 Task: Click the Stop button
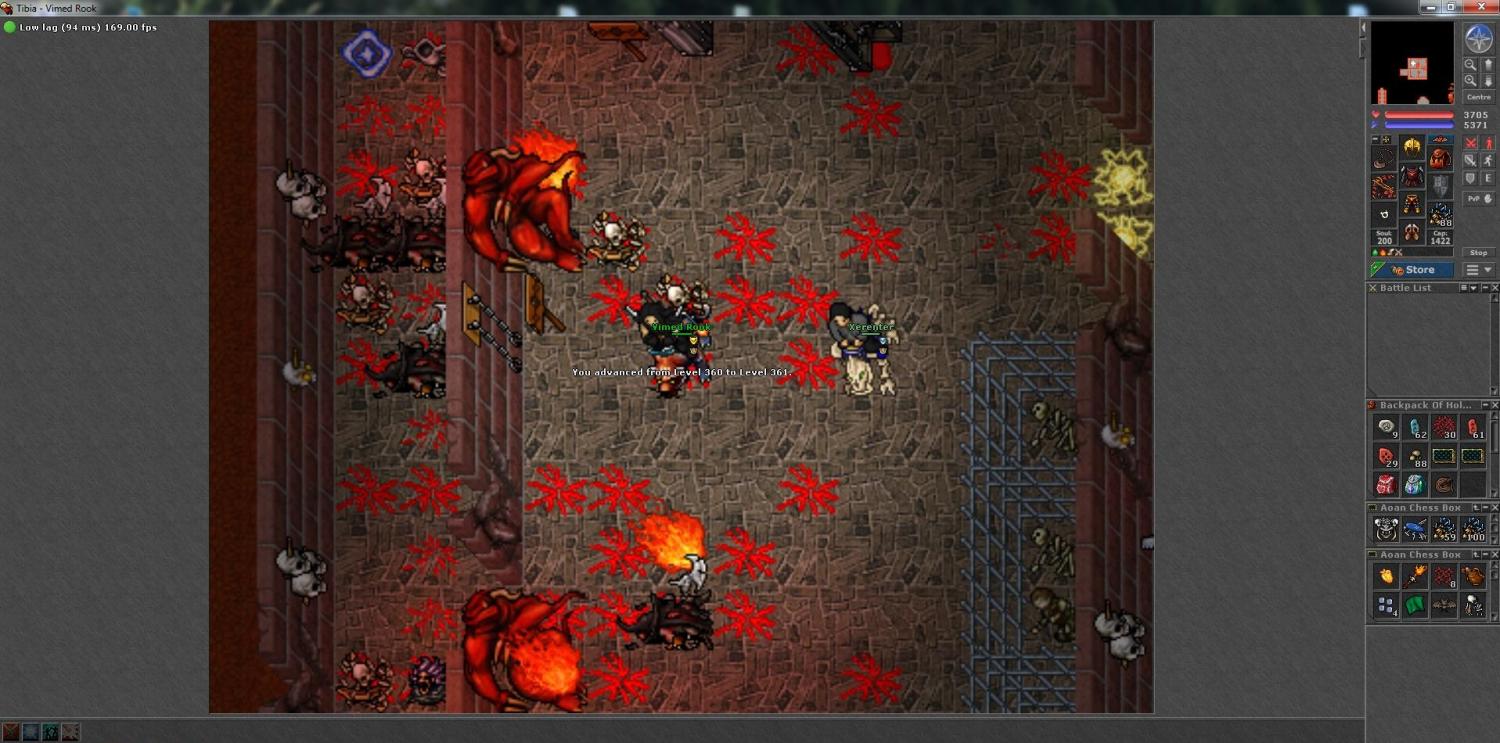click(1478, 253)
